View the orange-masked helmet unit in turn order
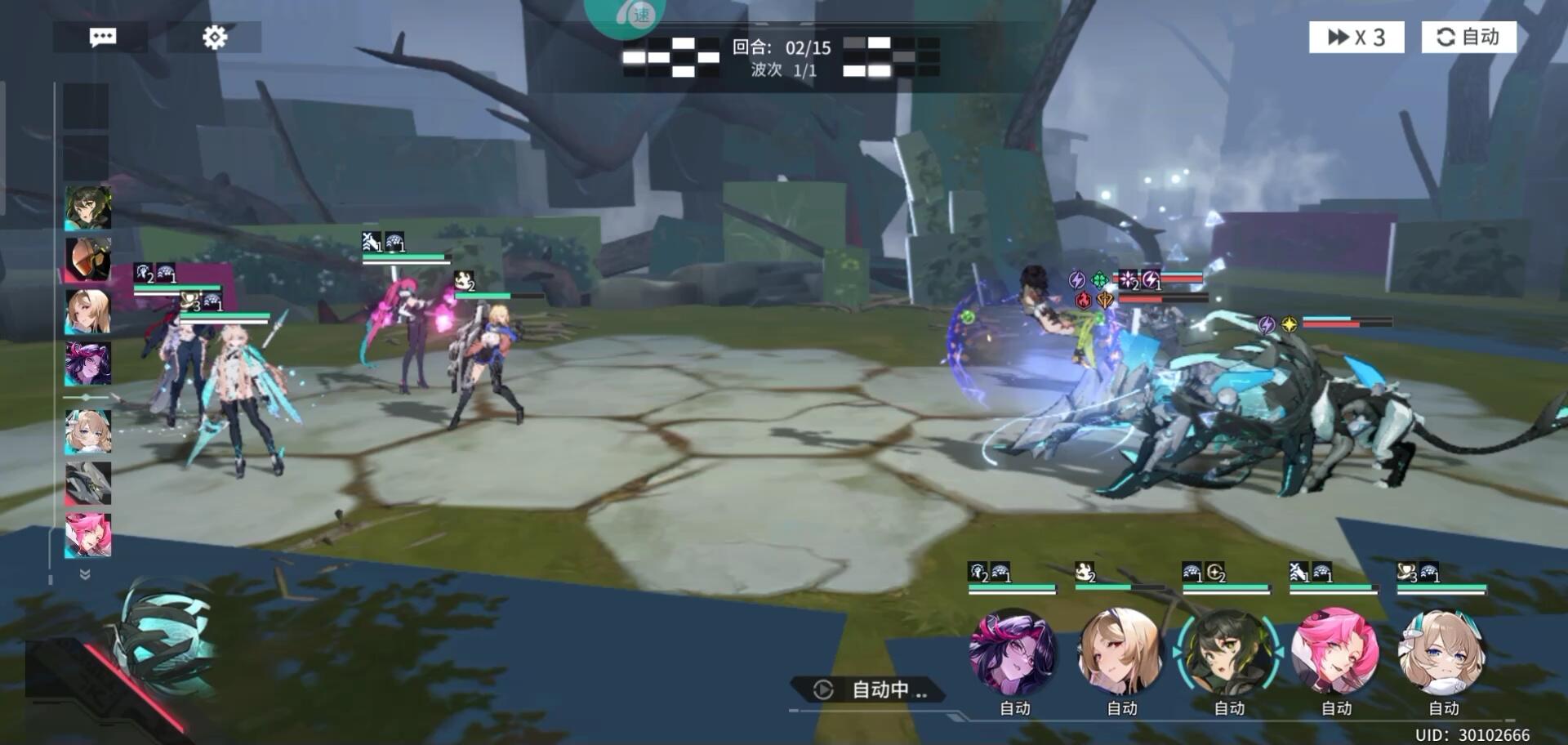Image resolution: width=1568 pixels, height=745 pixels. click(88, 260)
